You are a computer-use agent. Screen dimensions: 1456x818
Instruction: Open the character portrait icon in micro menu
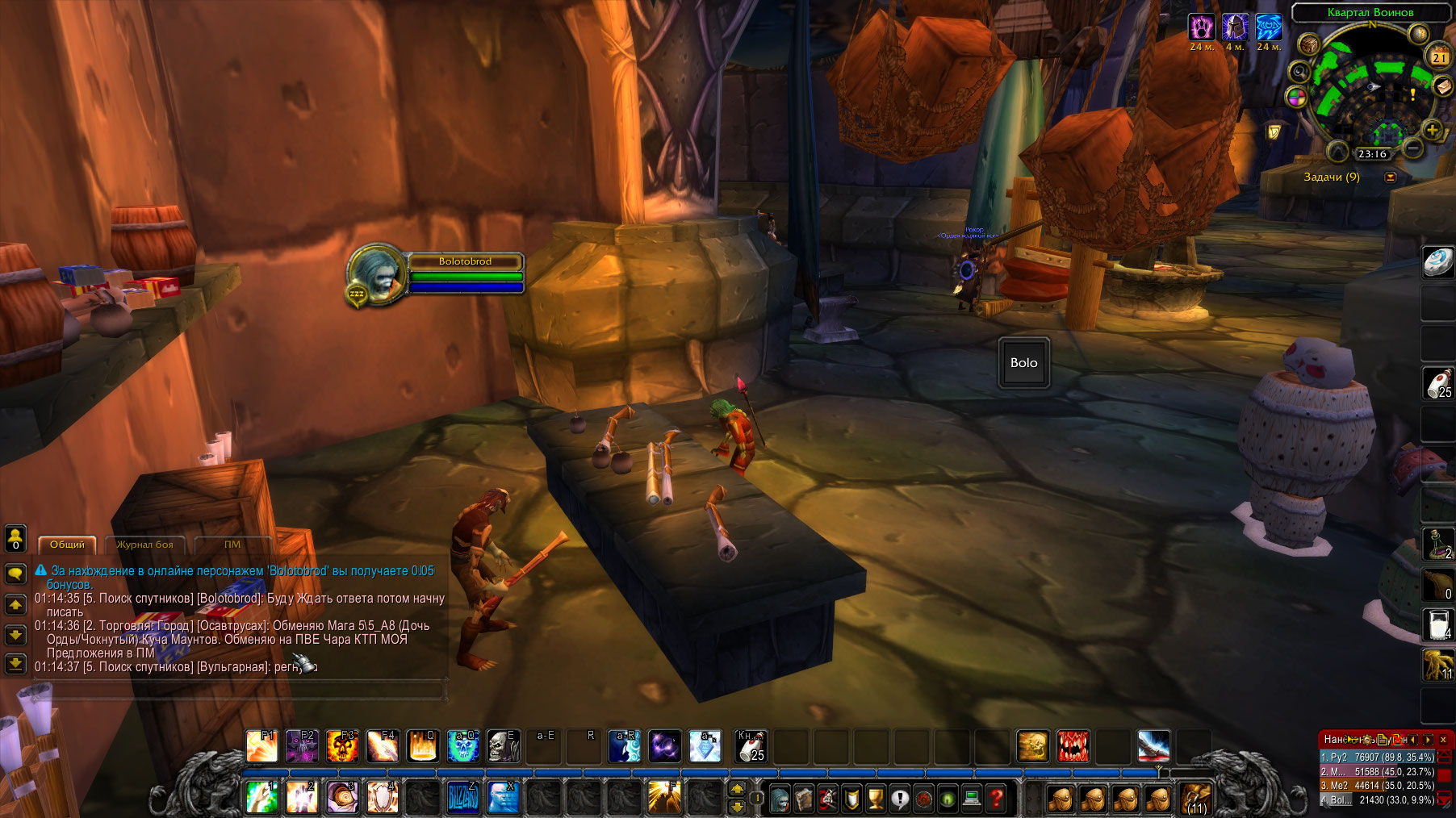pyautogui.click(x=780, y=798)
